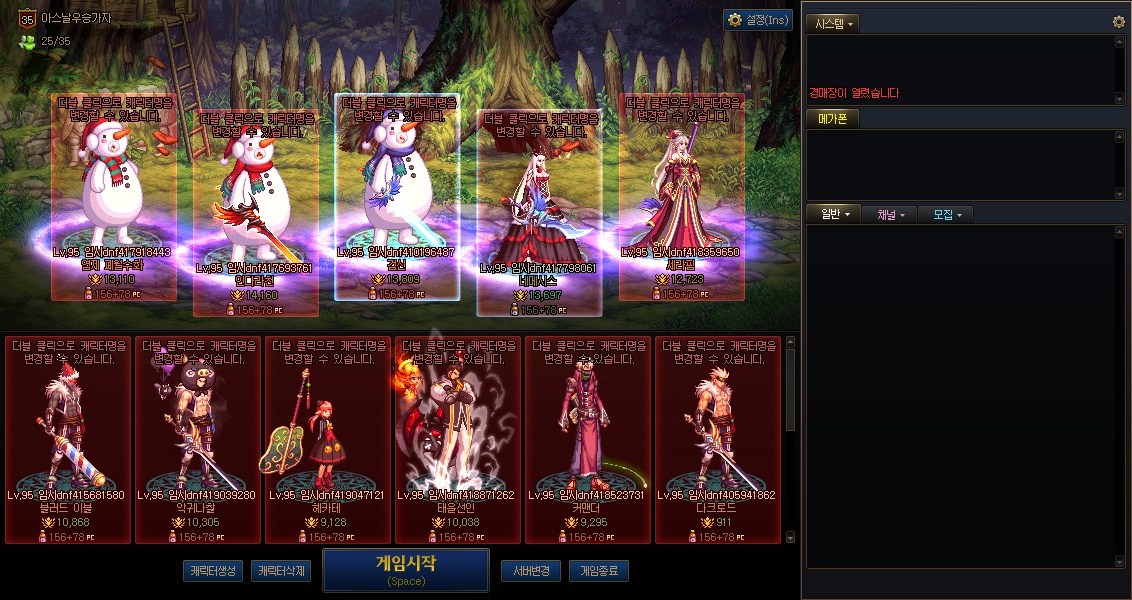Select the 헤카테 character tile
Screen dimensions: 1132x600
[x=328, y=440]
